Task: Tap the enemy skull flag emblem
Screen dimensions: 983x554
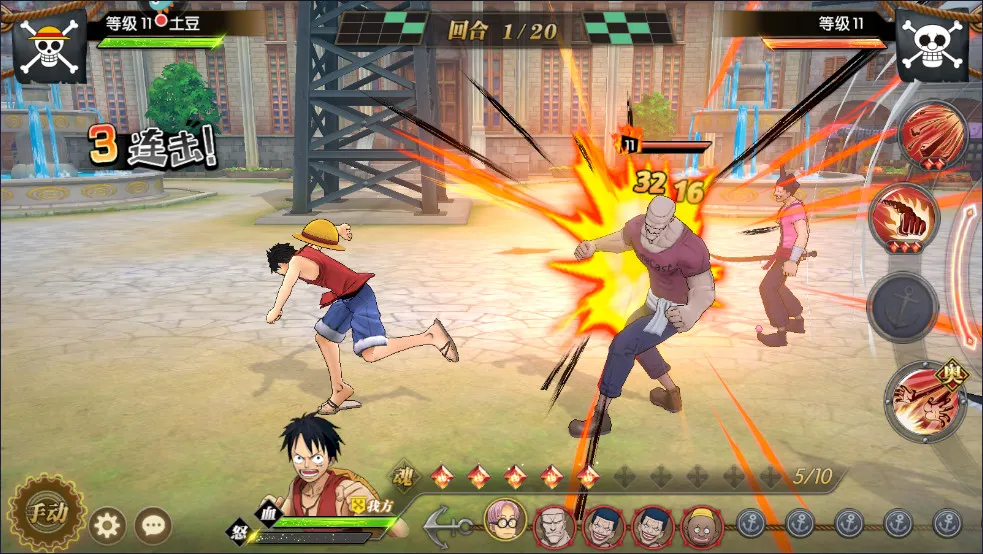Action: point(932,46)
